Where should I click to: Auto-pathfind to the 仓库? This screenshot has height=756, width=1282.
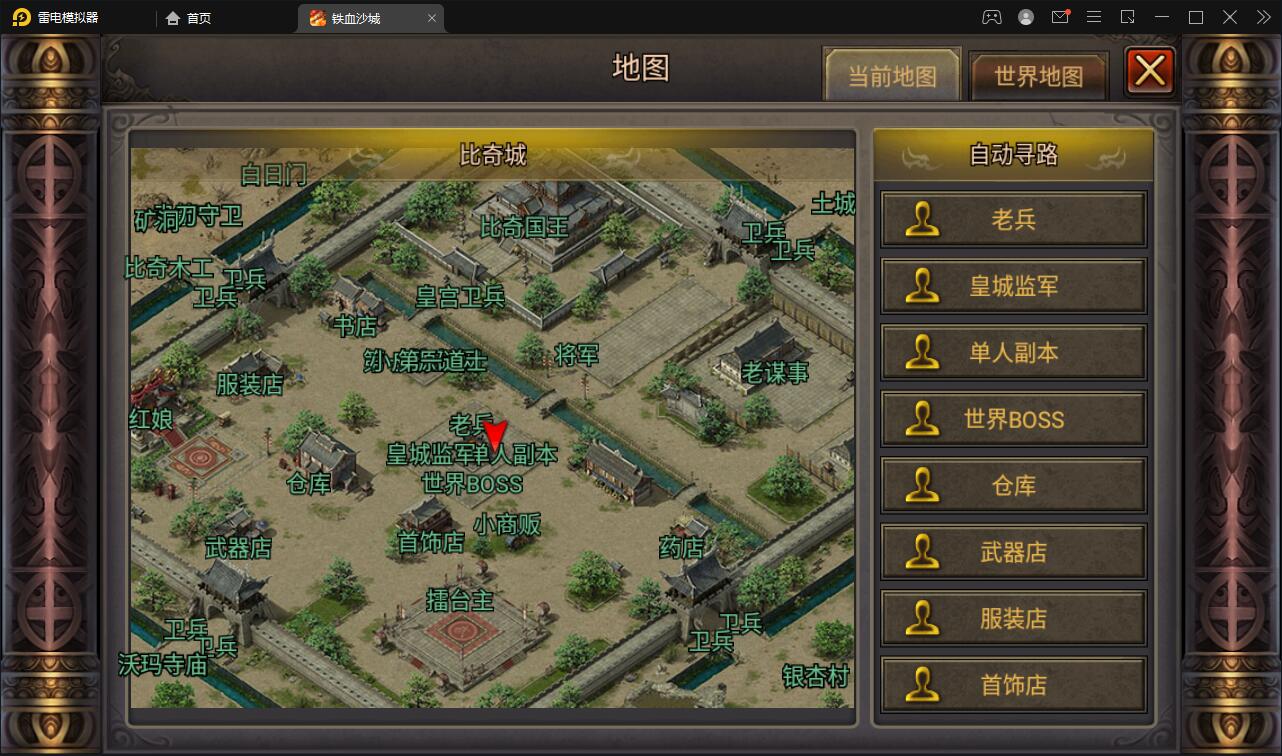pos(1013,485)
